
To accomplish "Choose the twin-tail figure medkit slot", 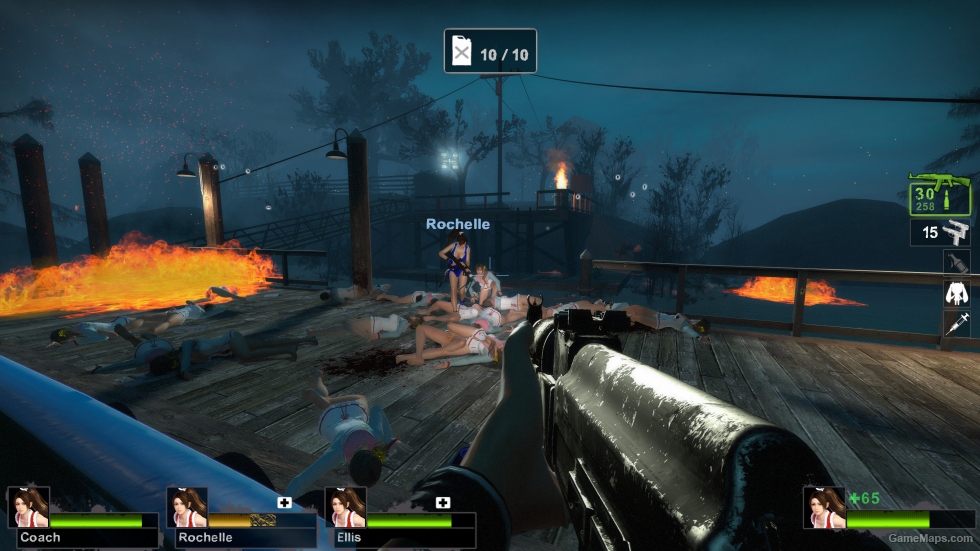I will pyautogui.click(x=957, y=293).
